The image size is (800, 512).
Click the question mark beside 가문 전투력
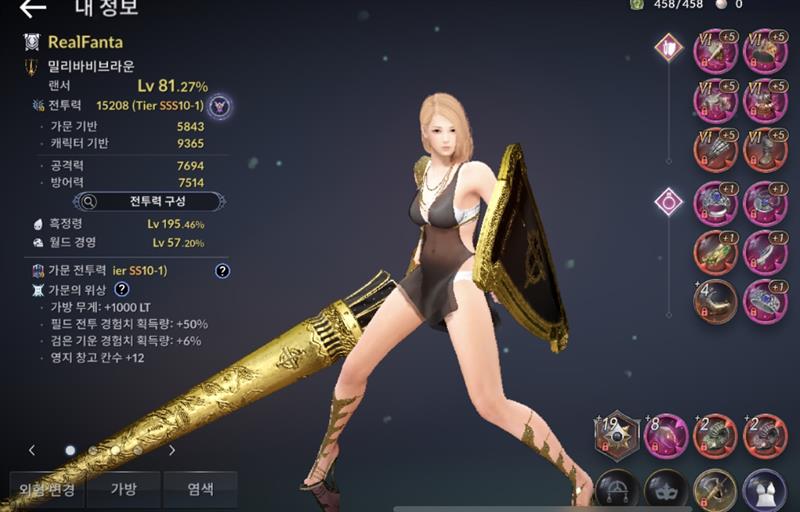coord(222,270)
